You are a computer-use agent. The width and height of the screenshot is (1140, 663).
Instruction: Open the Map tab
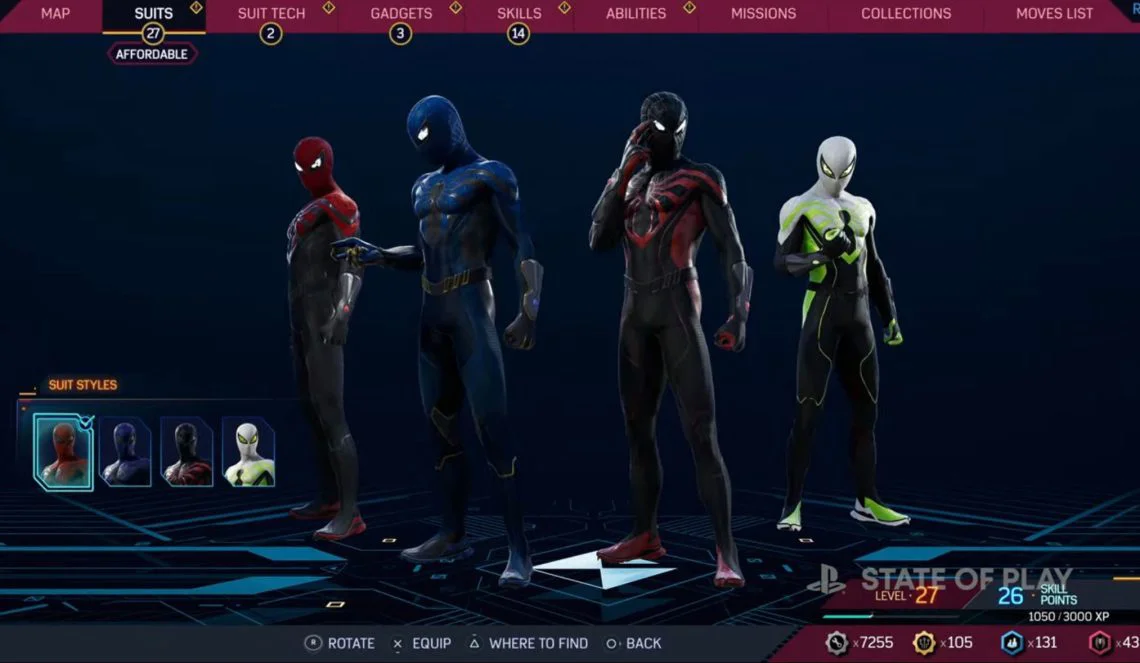55,14
